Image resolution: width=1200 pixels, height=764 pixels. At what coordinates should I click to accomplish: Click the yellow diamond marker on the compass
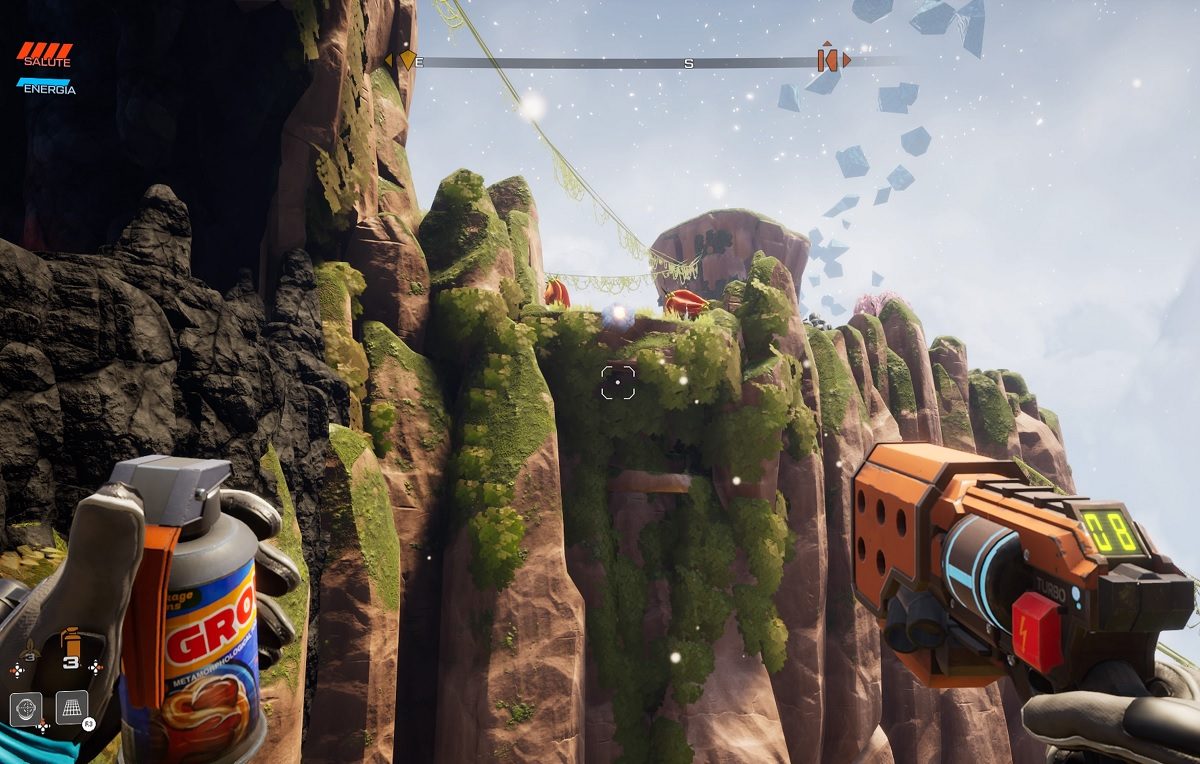click(407, 60)
